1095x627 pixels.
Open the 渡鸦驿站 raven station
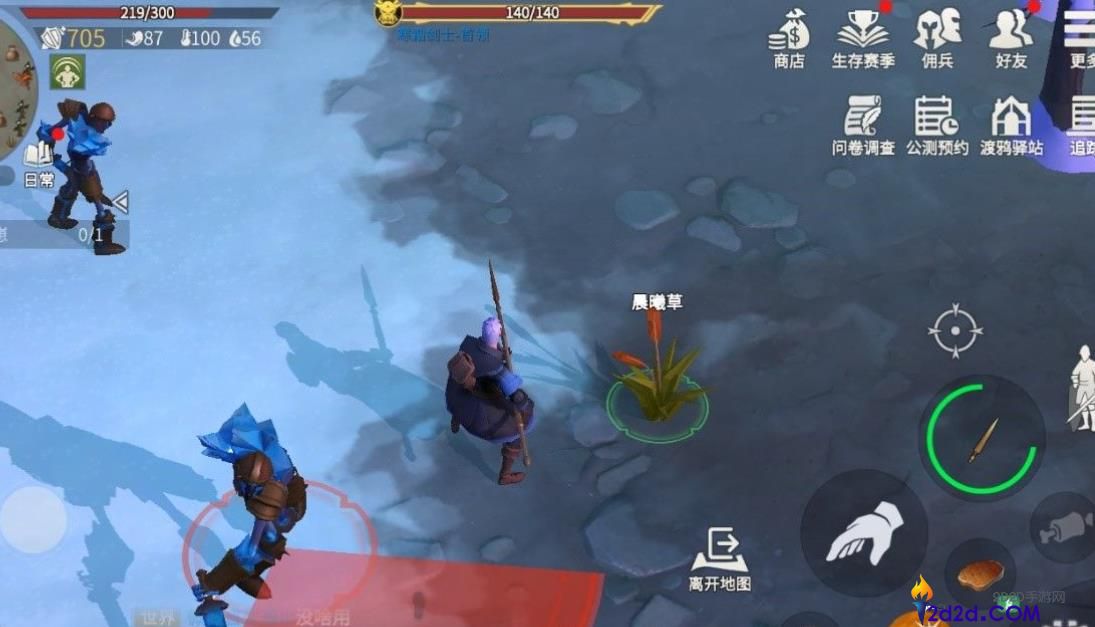click(1010, 125)
